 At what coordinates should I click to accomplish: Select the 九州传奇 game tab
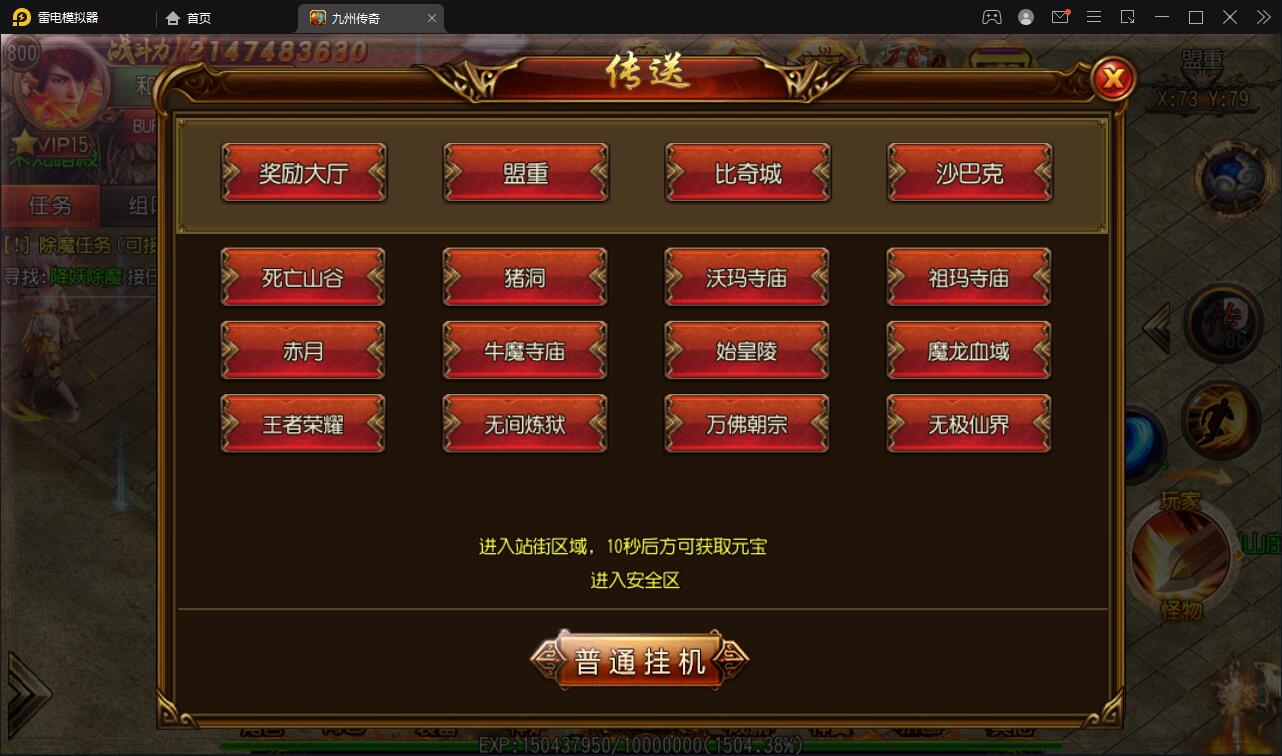357,17
